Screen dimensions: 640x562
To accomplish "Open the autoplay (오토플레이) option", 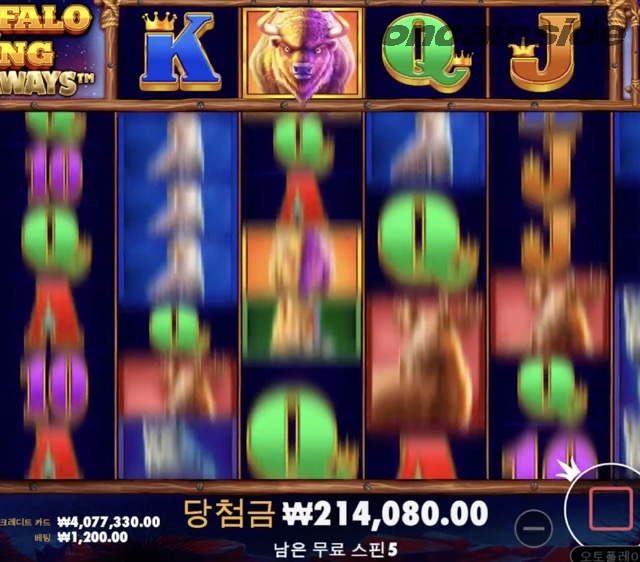I will (x=608, y=552).
